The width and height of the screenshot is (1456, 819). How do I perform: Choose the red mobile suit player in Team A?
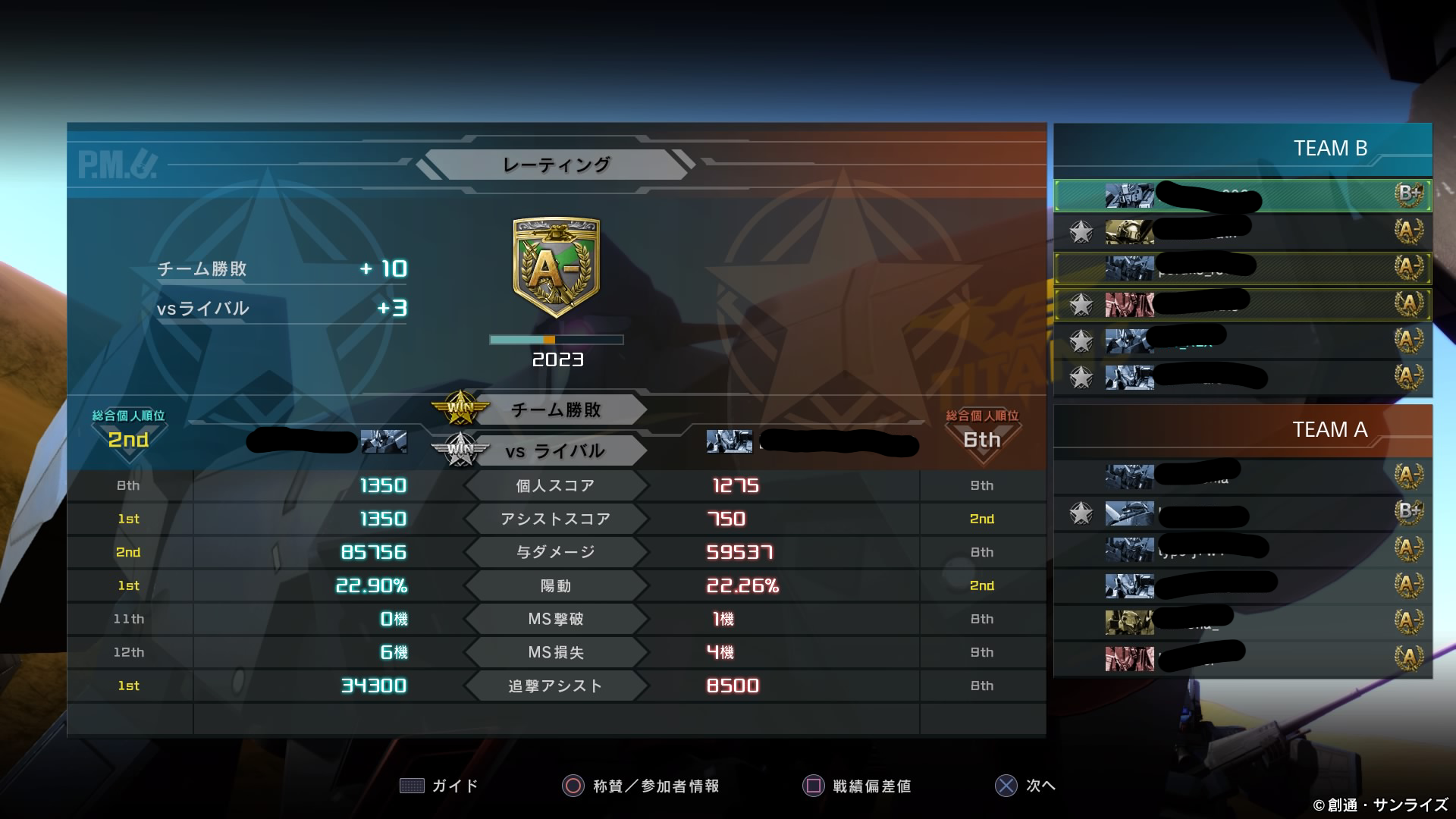[1242, 657]
